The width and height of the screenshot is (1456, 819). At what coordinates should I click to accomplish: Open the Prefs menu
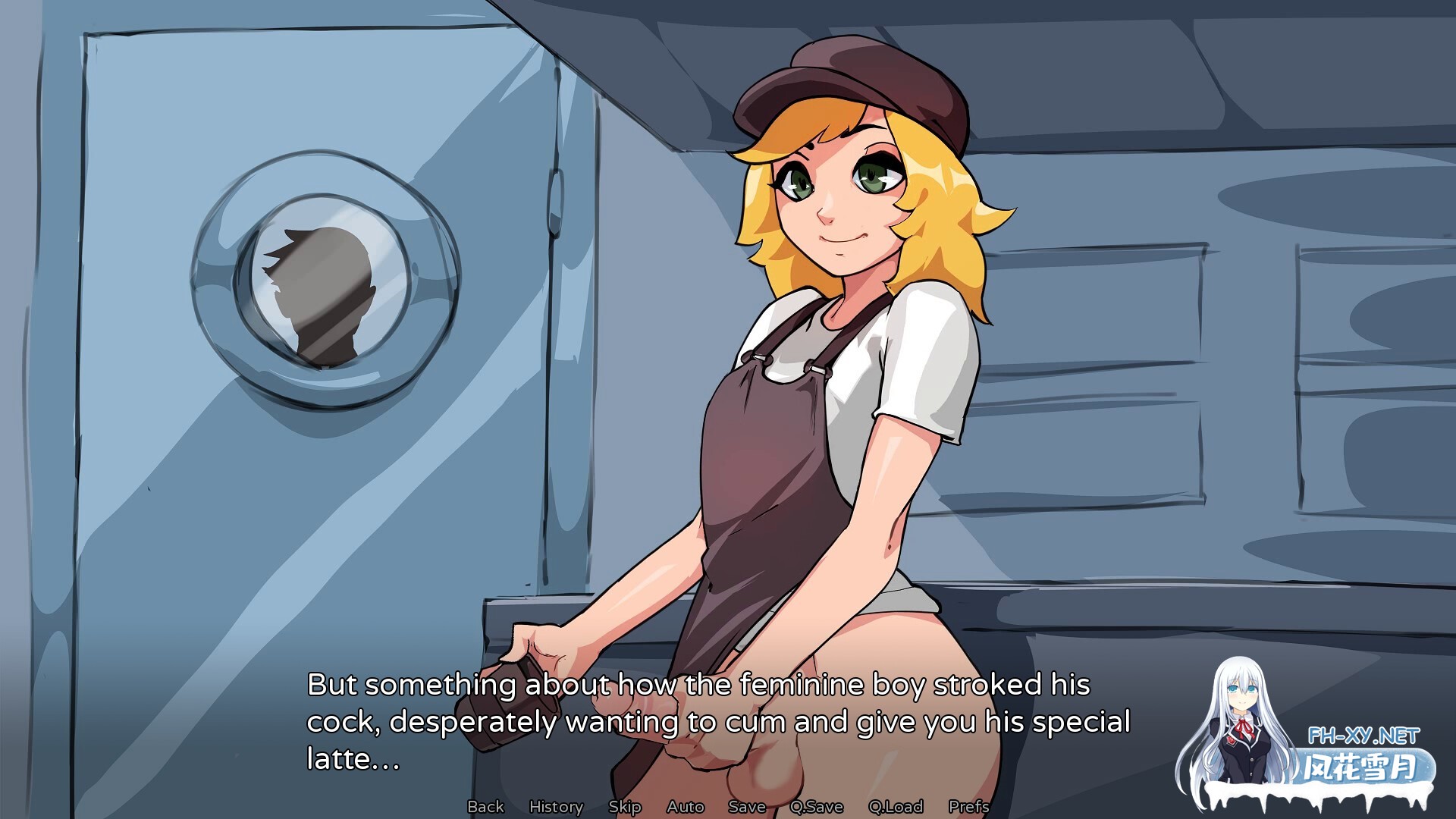(968, 807)
